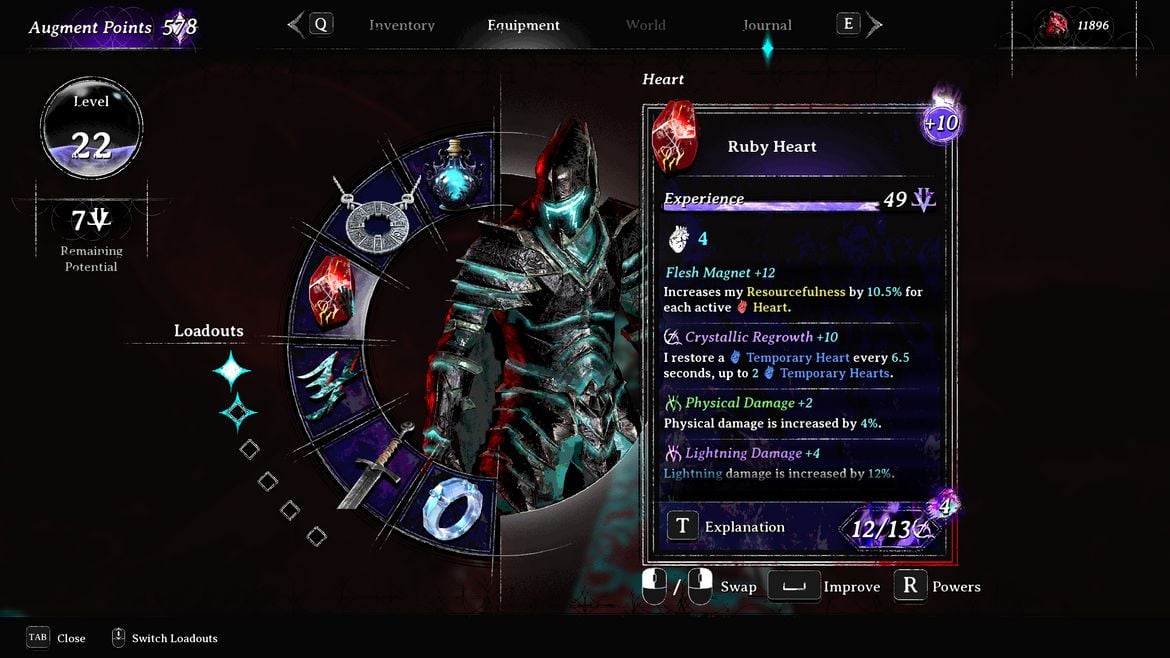Click the right arrow beside the tabs
Viewport: 1170px width, 658px height.
874,25
